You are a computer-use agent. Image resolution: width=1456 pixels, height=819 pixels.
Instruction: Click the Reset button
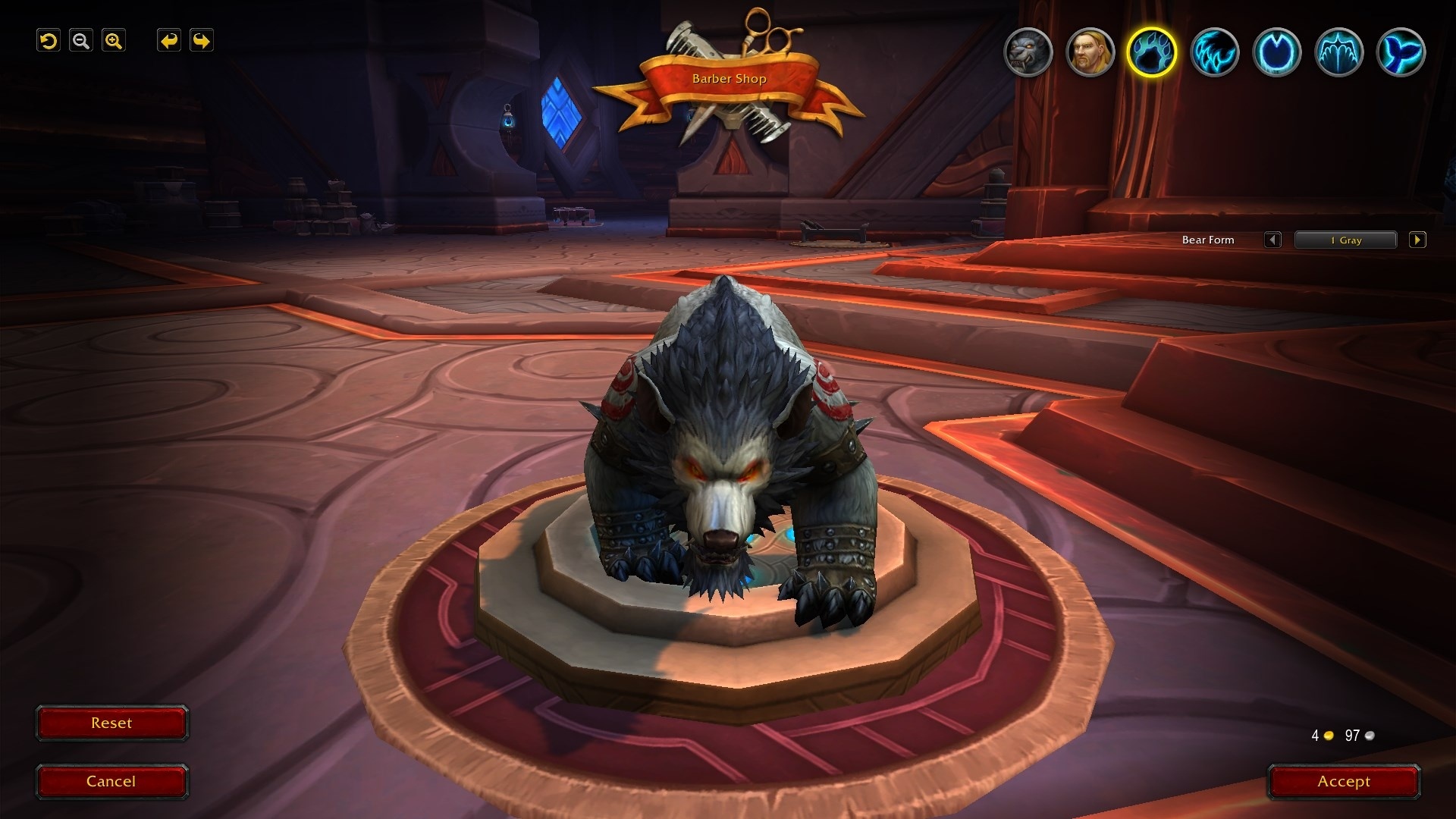coord(111,723)
